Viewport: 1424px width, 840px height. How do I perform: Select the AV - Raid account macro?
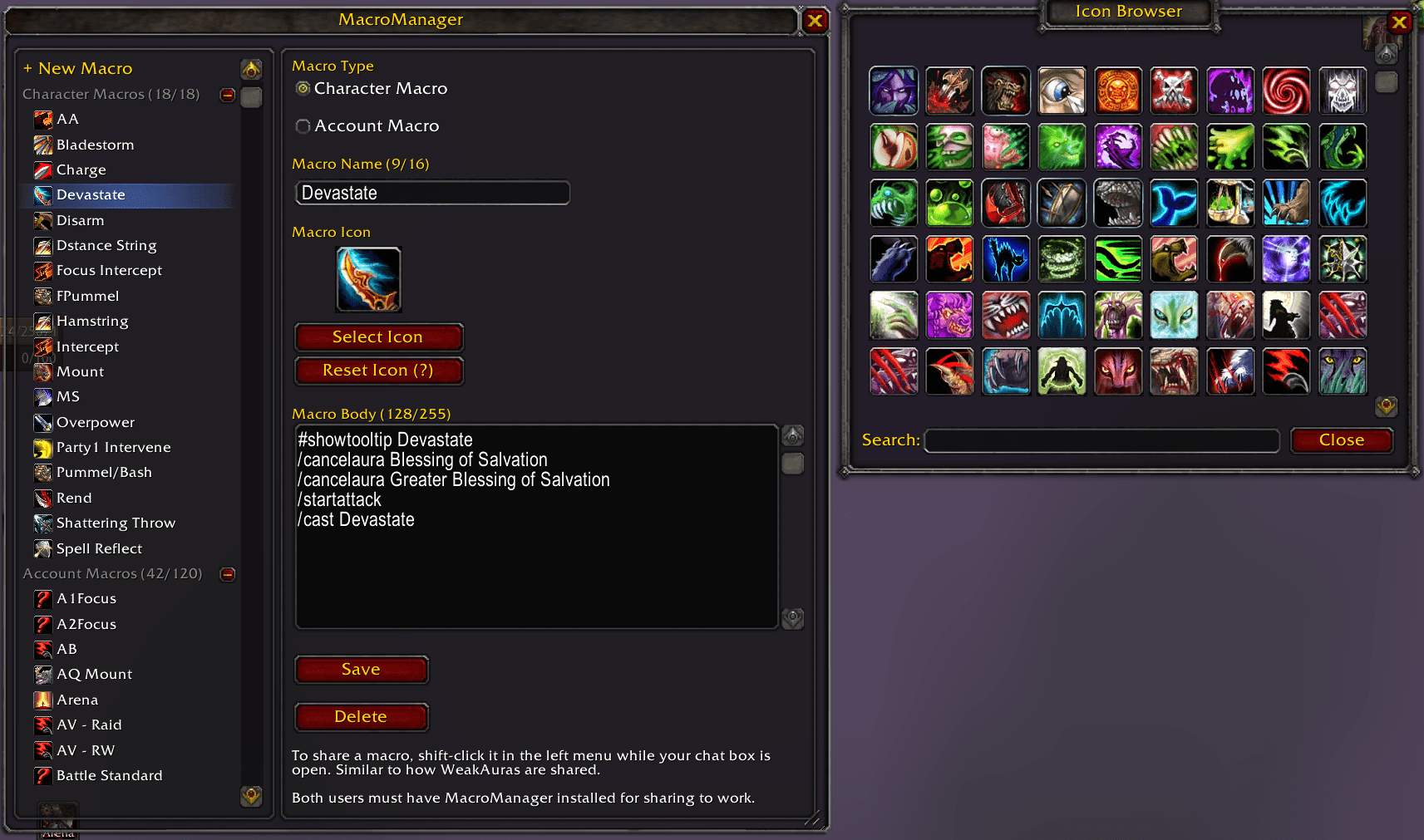click(x=88, y=725)
